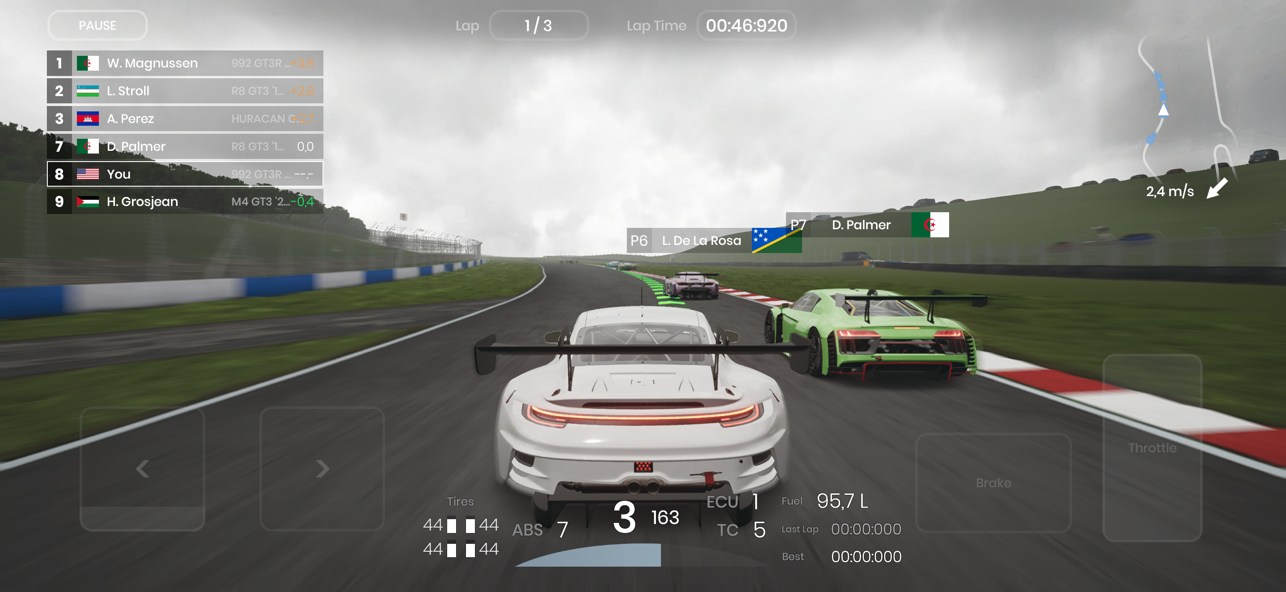Highlight the "You" standings row
This screenshot has width=1286, height=592.
185,174
